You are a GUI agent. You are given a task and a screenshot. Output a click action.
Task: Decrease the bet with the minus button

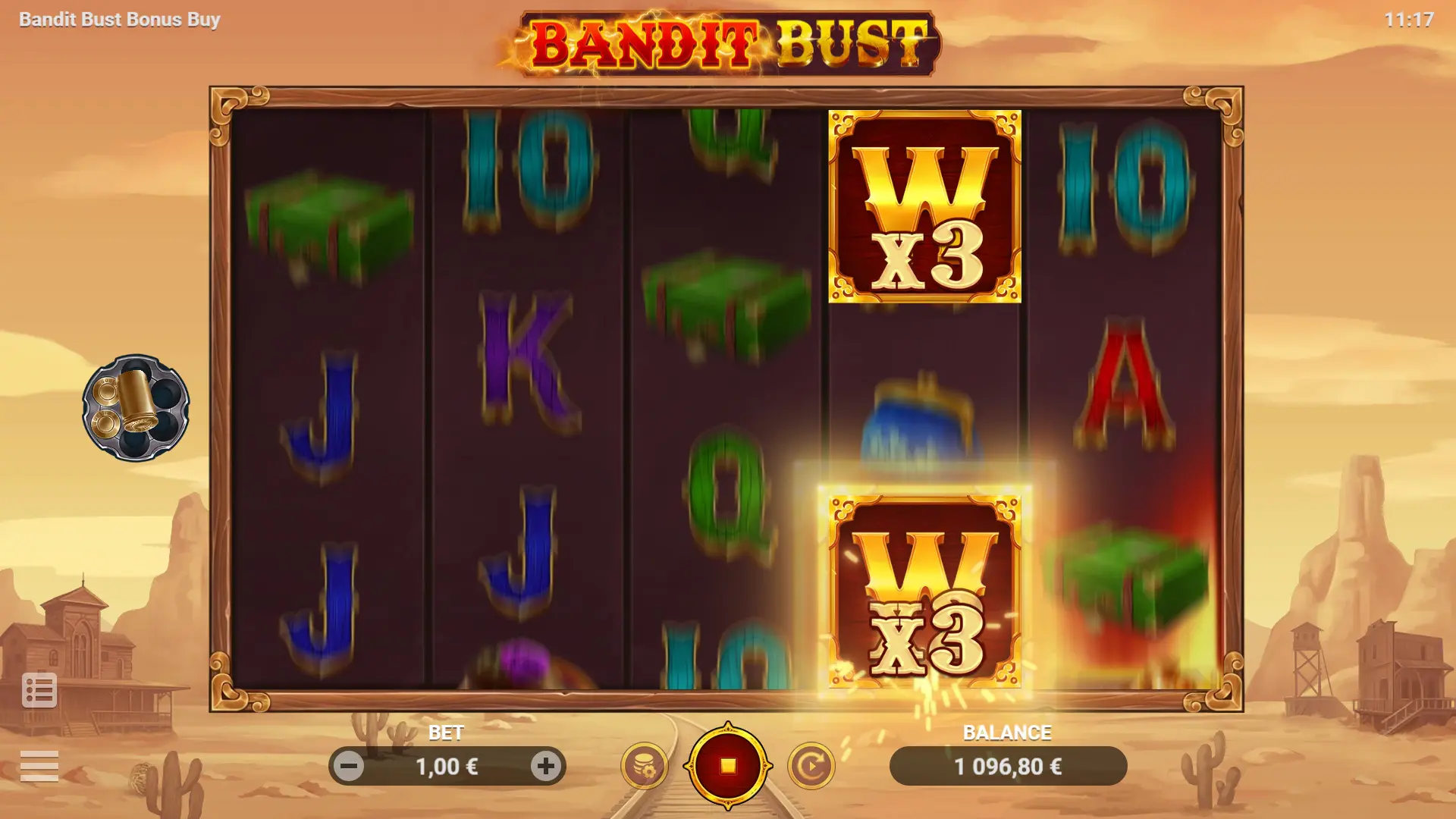click(350, 767)
